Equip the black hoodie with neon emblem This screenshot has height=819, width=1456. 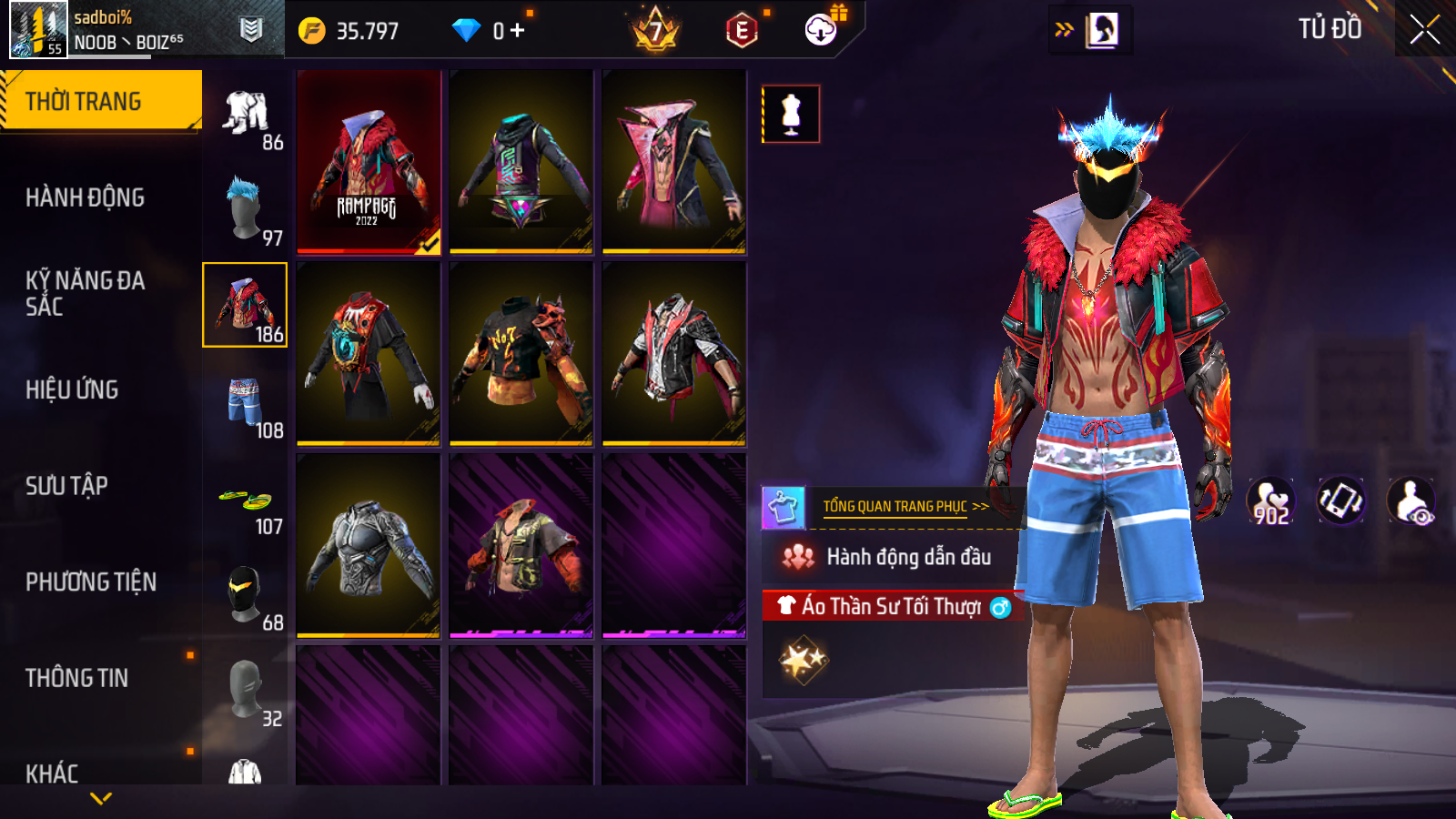521,161
